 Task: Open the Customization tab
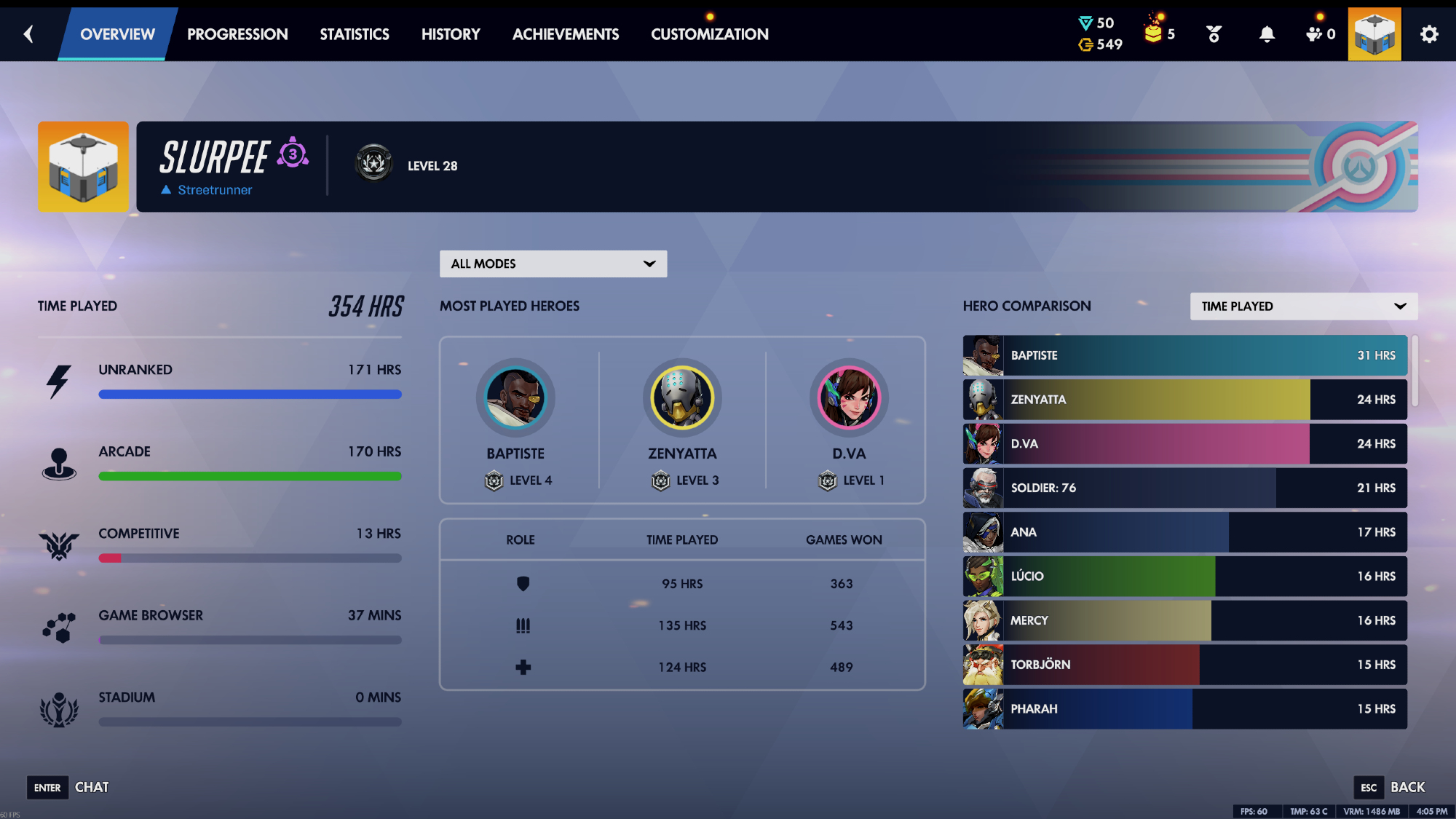pos(710,34)
